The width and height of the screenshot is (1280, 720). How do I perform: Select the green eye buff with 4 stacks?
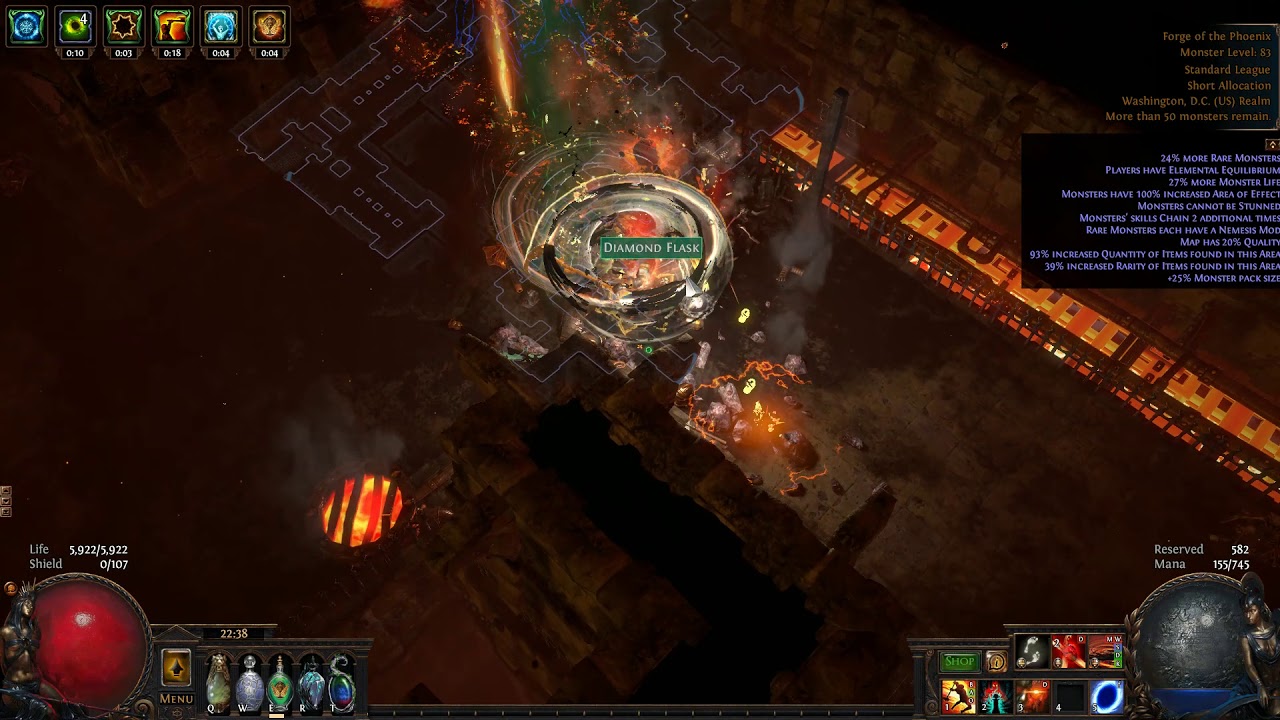coord(75,27)
